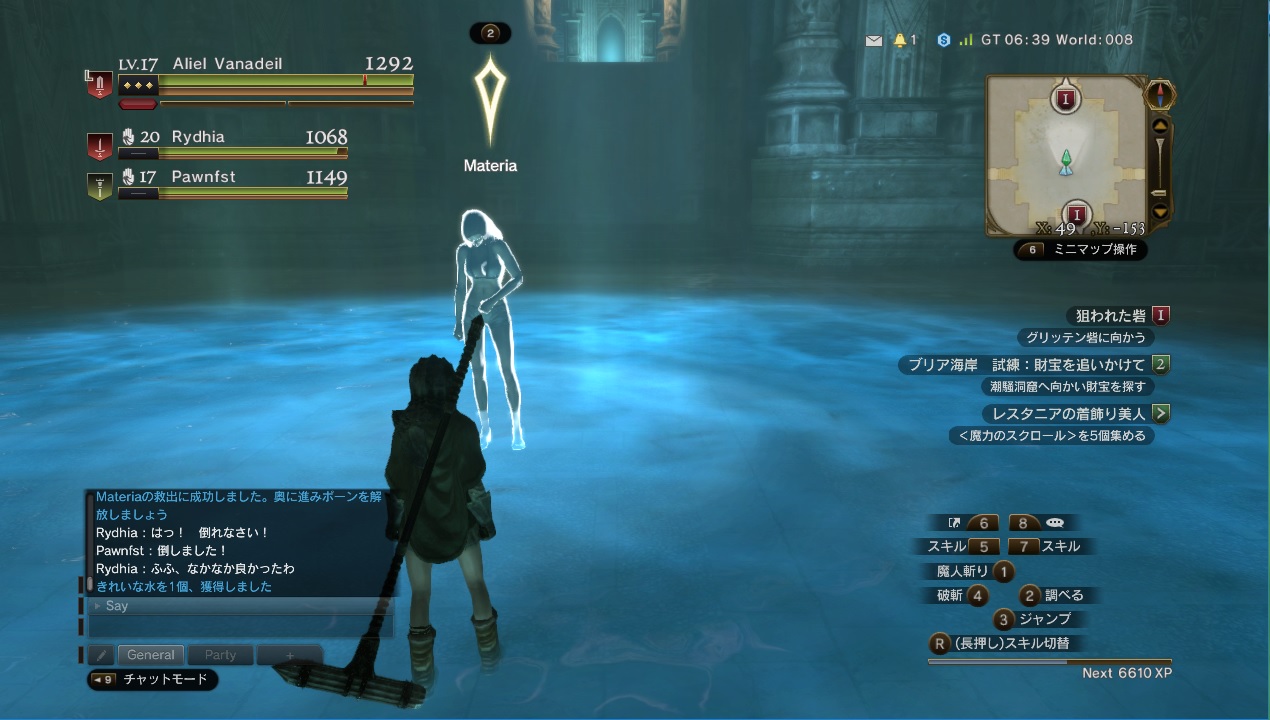Focus the chat text input box
The width and height of the screenshot is (1270, 720).
pos(240,626)
